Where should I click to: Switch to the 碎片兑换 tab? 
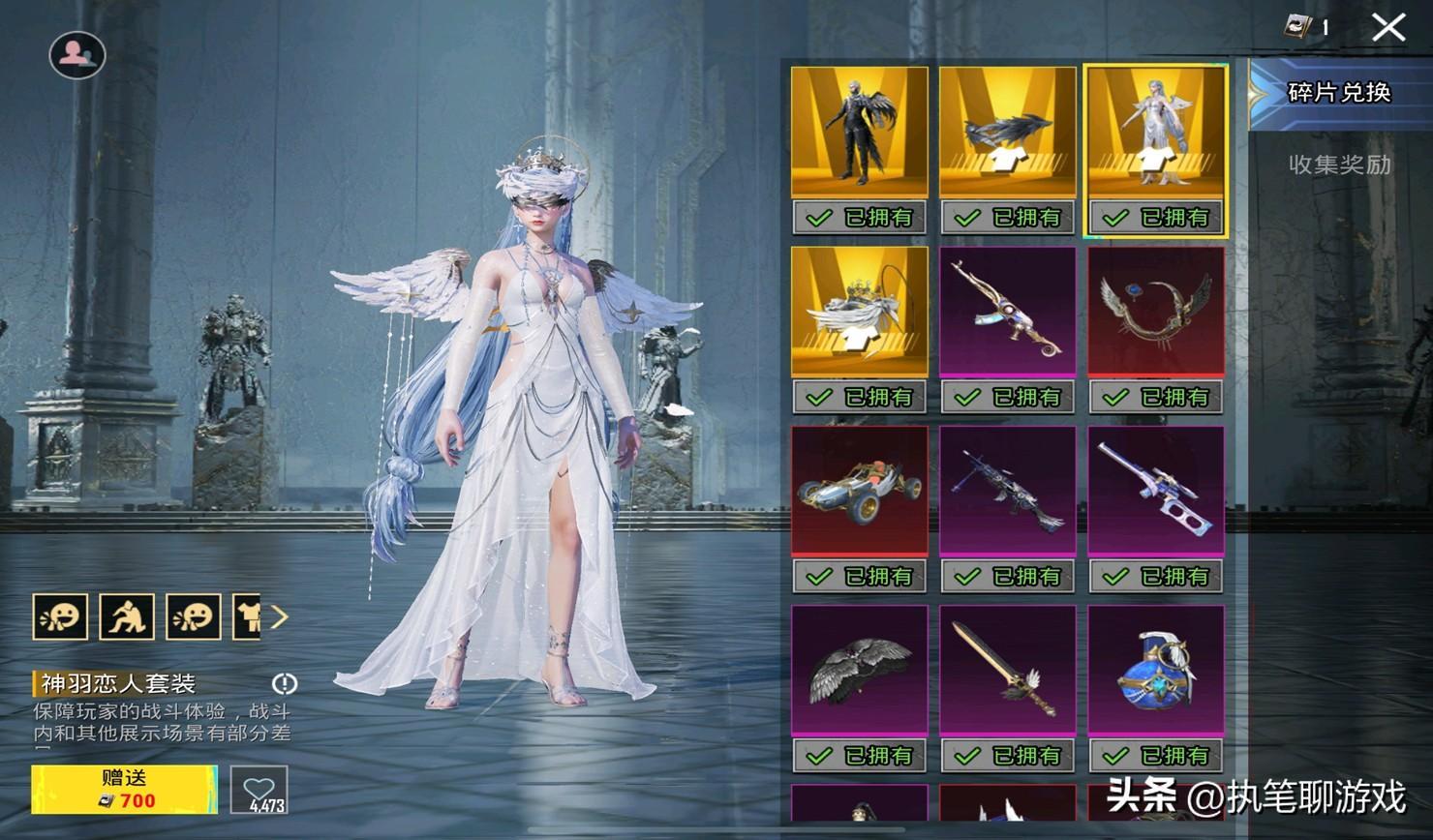(x=1338, y=93)
